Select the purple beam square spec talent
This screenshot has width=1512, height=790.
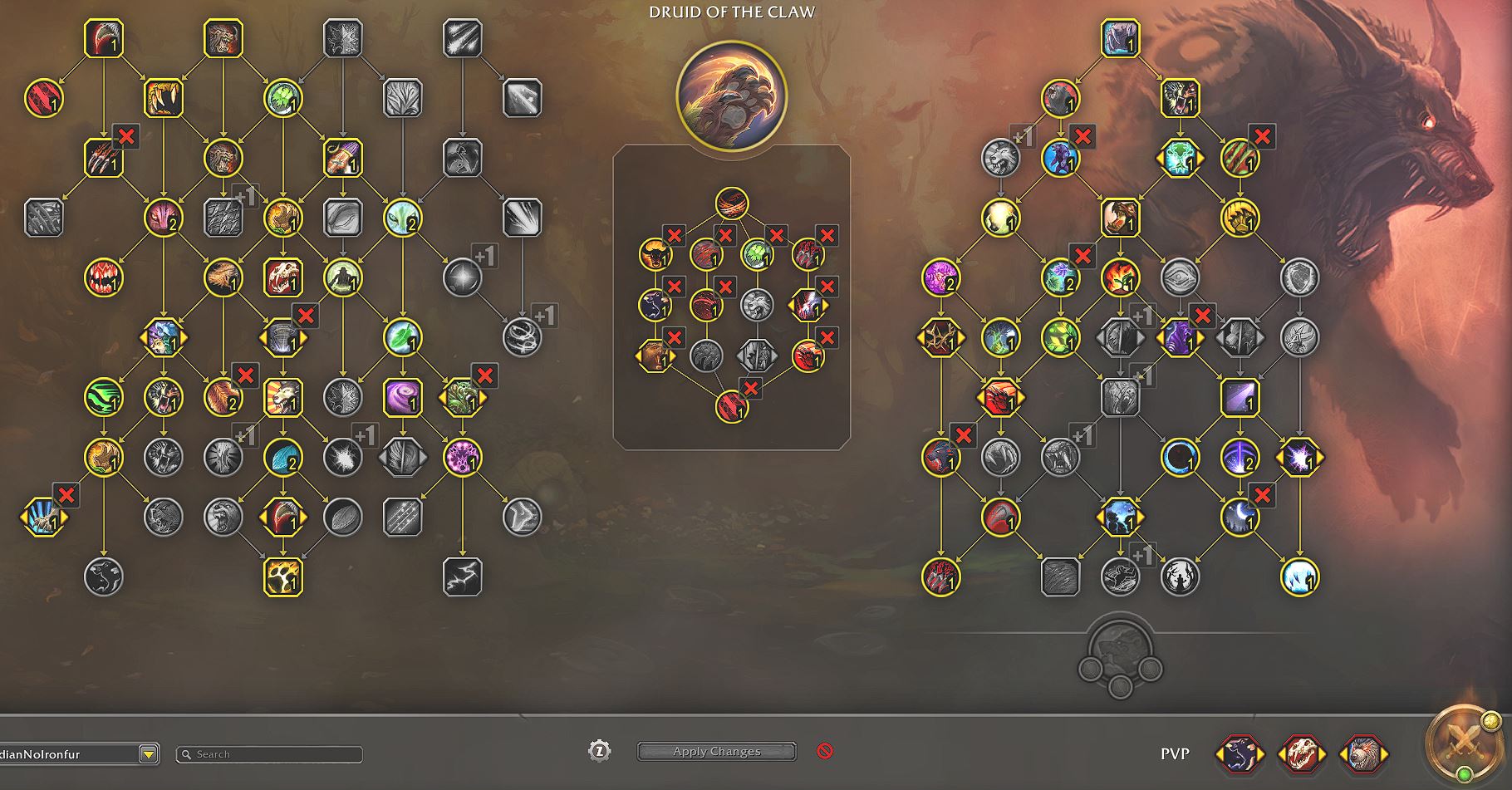click(x=1240, y=397)
